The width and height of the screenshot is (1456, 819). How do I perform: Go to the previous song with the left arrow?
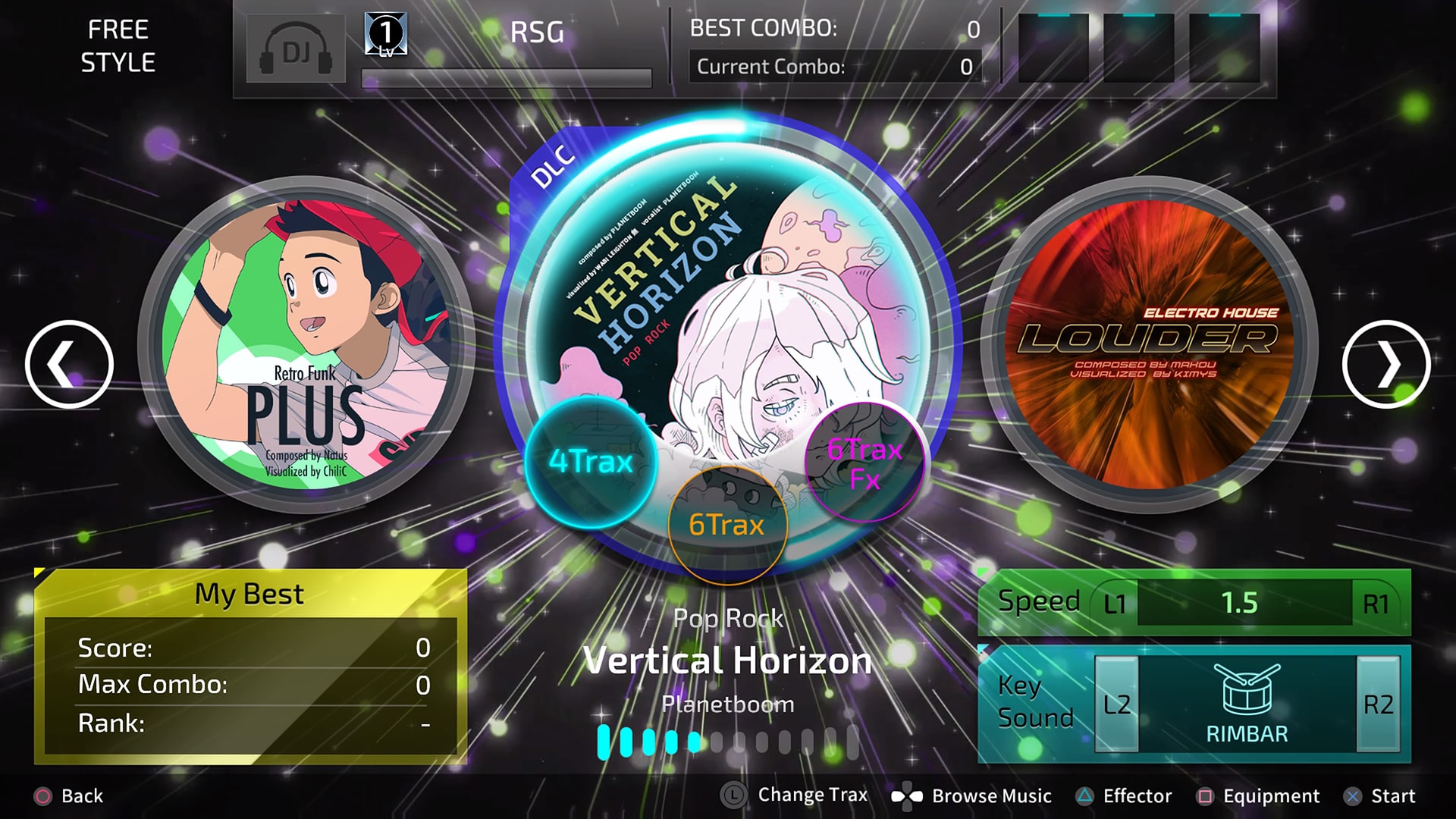(69, 365)
